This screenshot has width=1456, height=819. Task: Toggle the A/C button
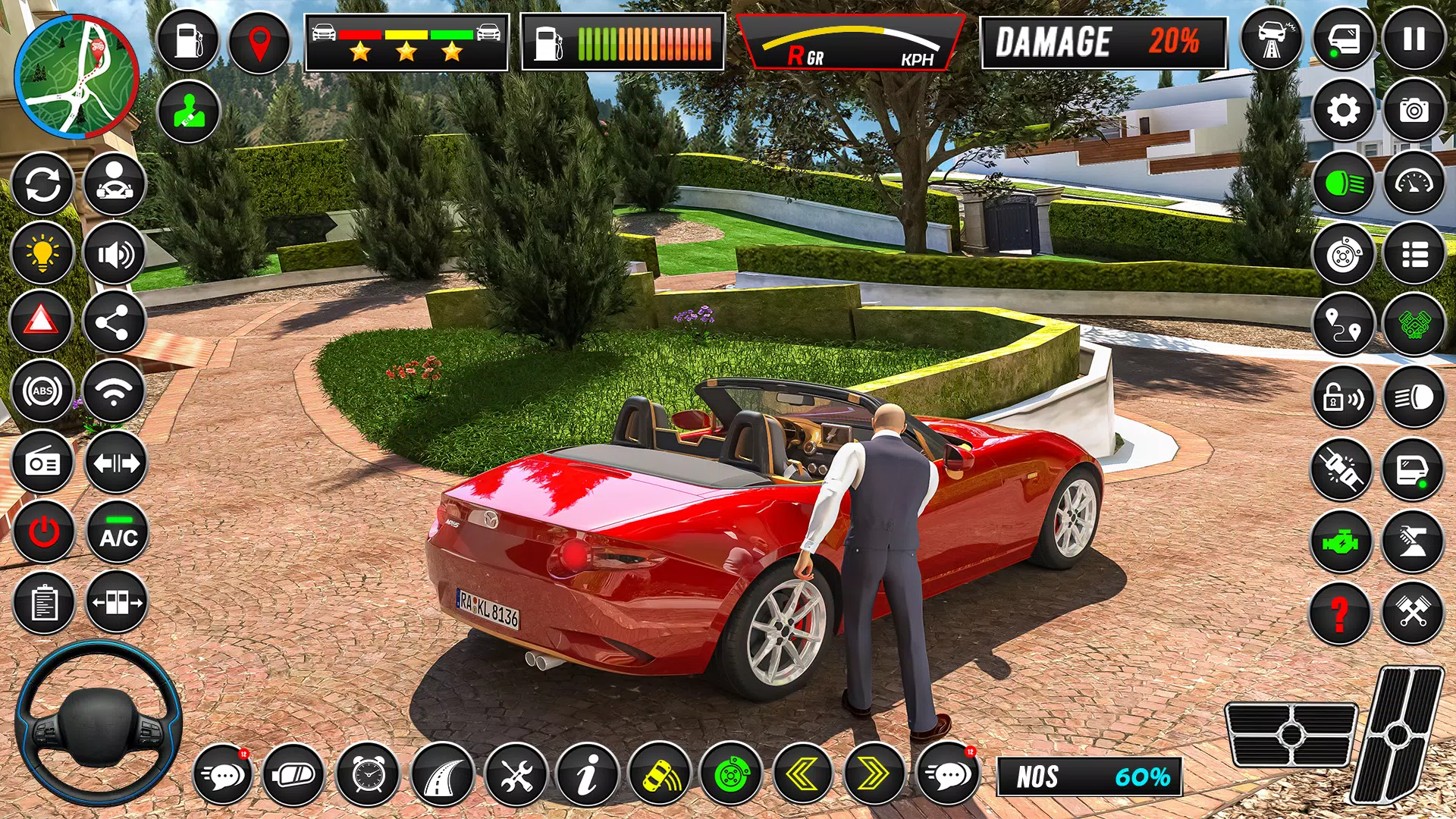click(x=118, y=532)
